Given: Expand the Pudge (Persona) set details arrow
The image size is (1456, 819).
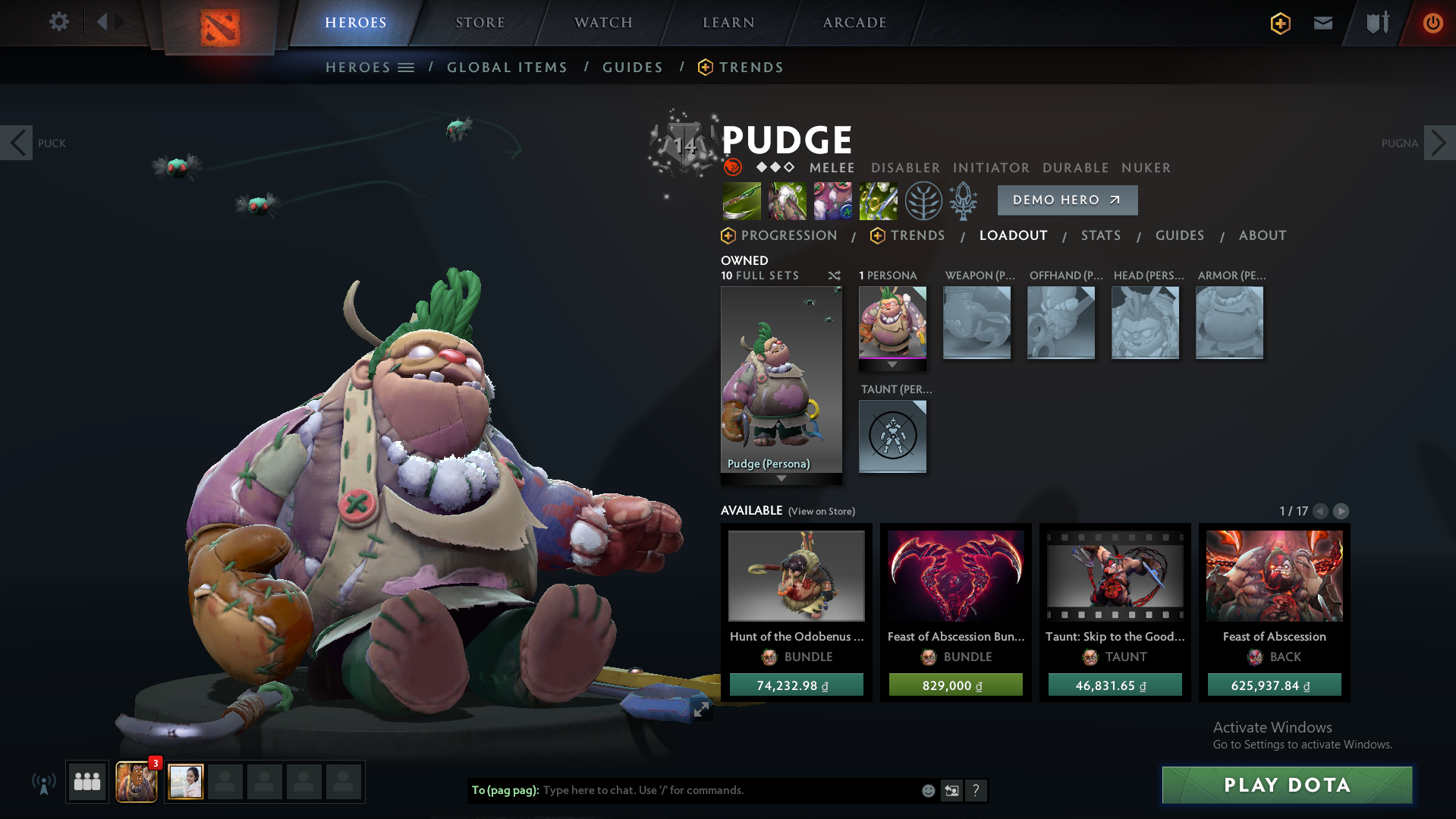Looking at the screenshot, I should point(781,478).
